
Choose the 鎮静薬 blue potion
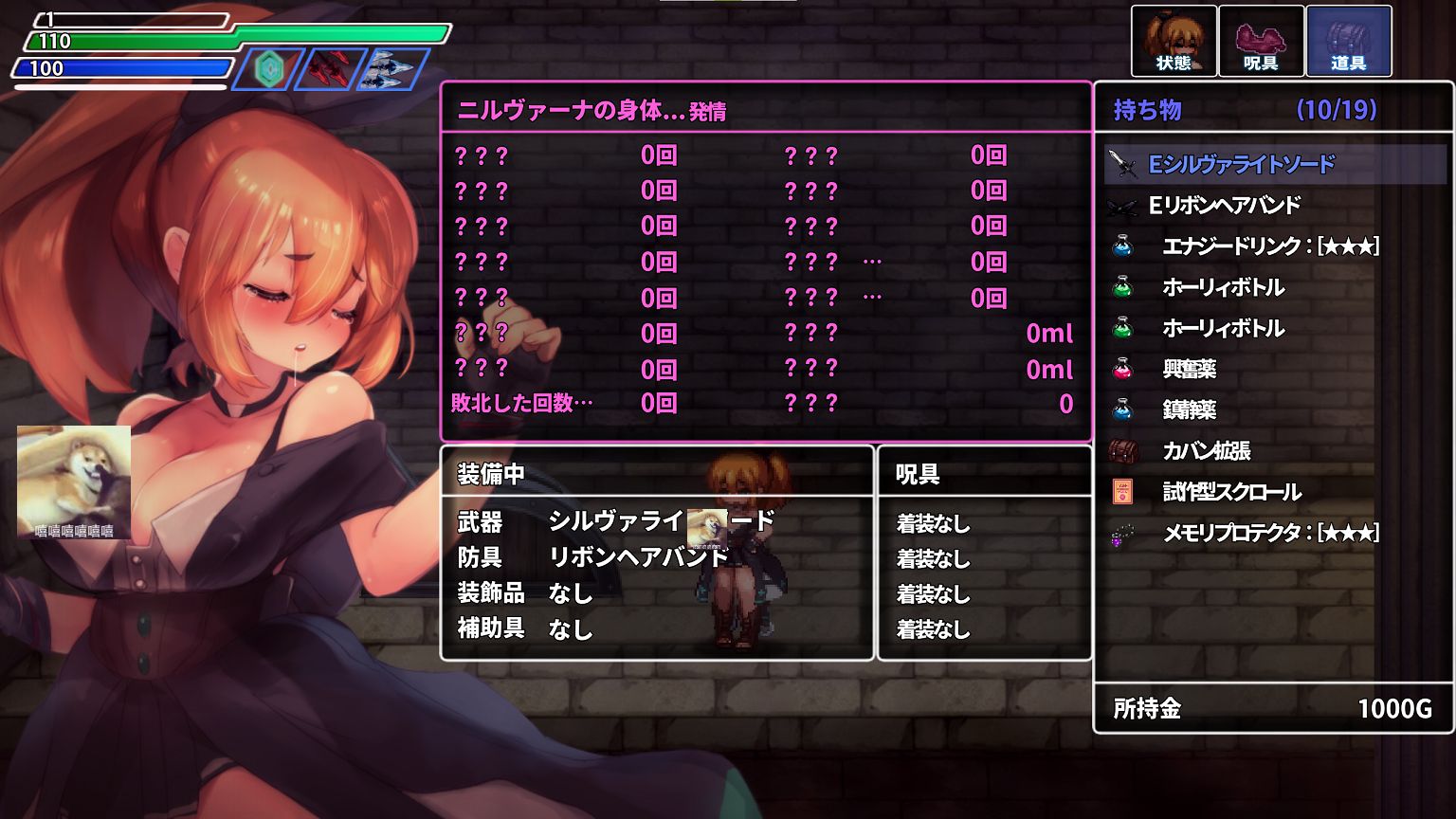tap(1190, 409)
